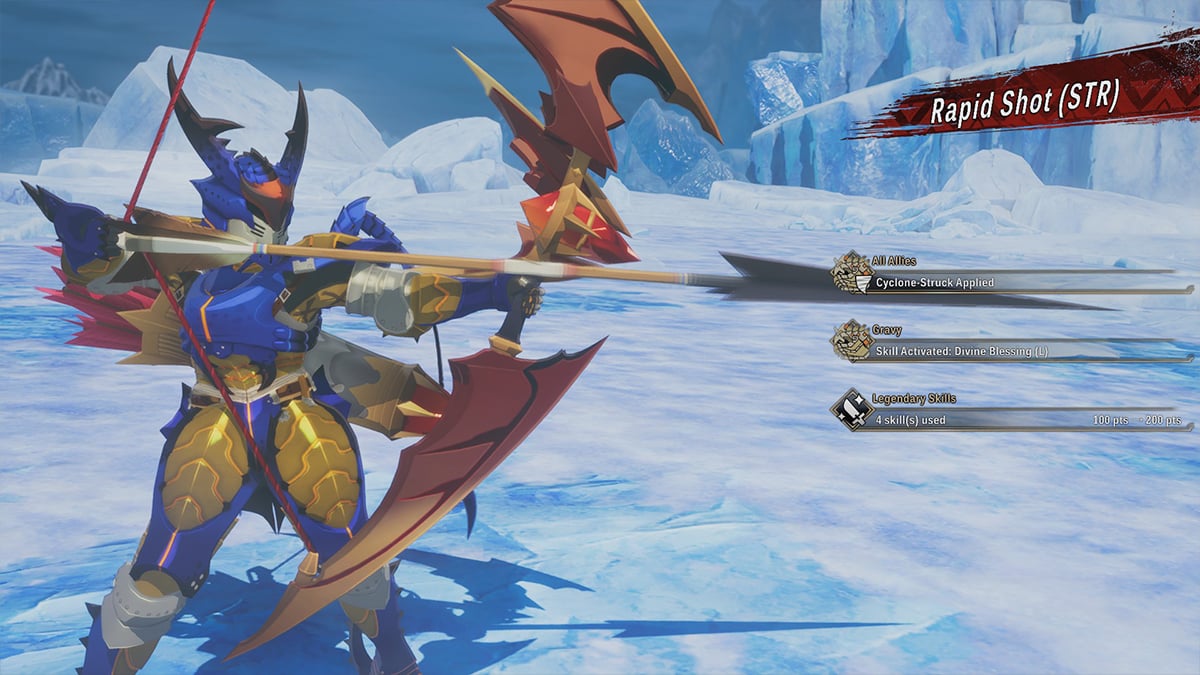Click Gravy's Divine Blessing skill notification
Screen dimensions: 1200x675
tap(1010, 349)
